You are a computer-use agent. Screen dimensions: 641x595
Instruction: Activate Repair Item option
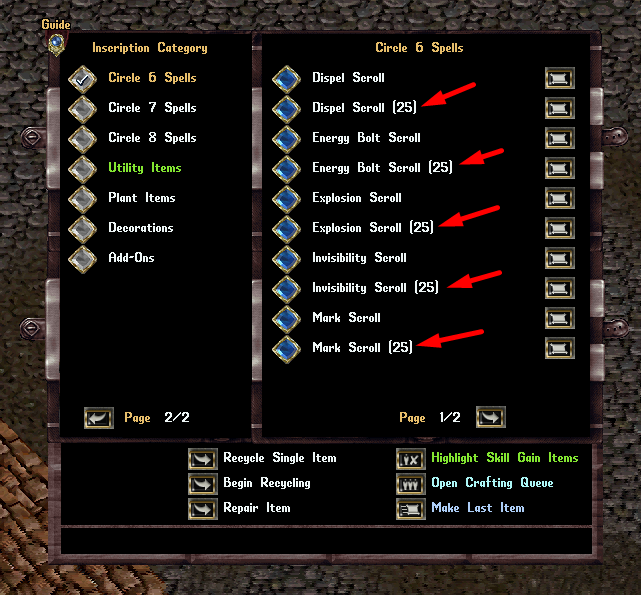203,508
